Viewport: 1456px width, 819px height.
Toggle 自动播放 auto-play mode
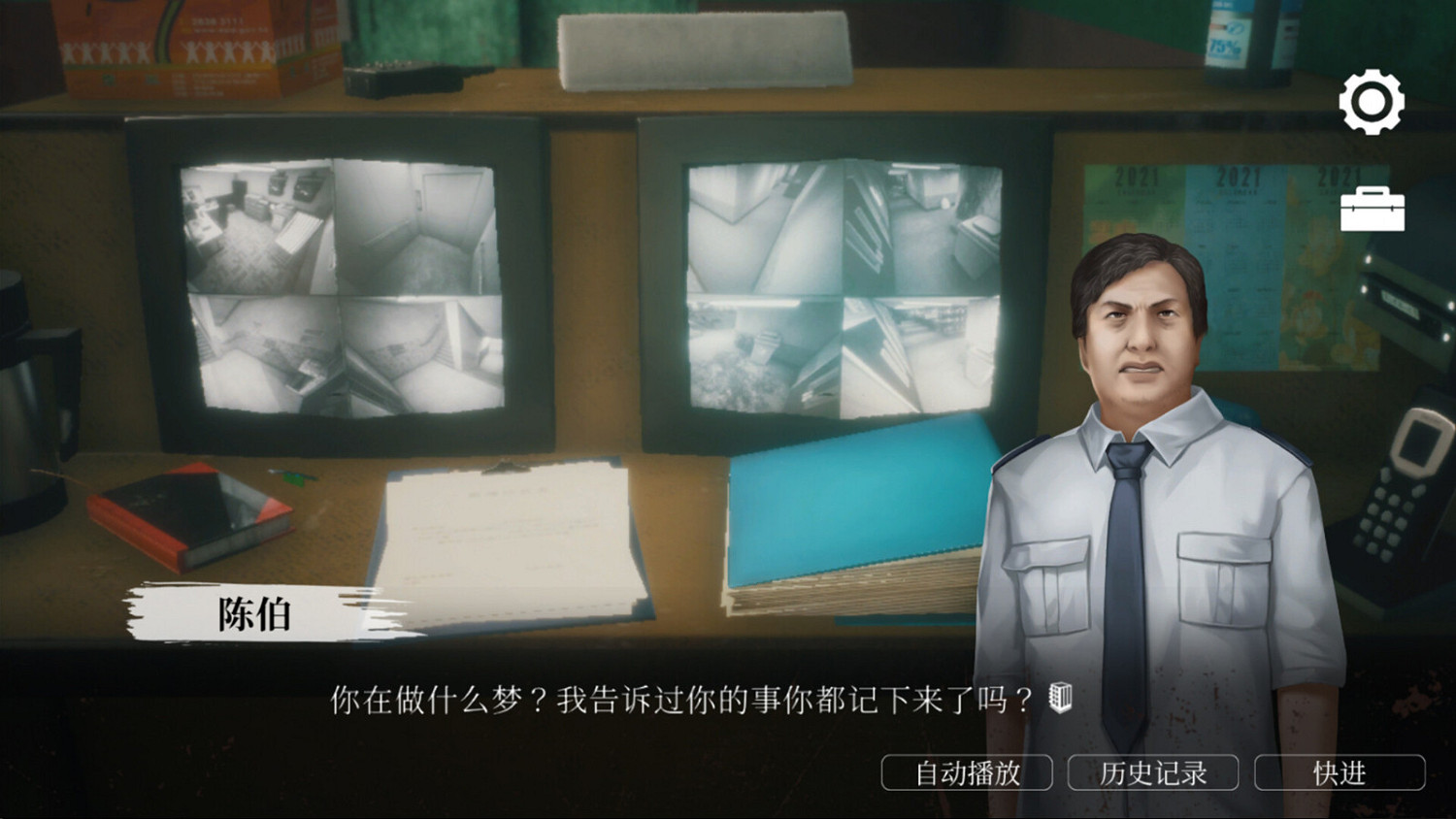968,773
